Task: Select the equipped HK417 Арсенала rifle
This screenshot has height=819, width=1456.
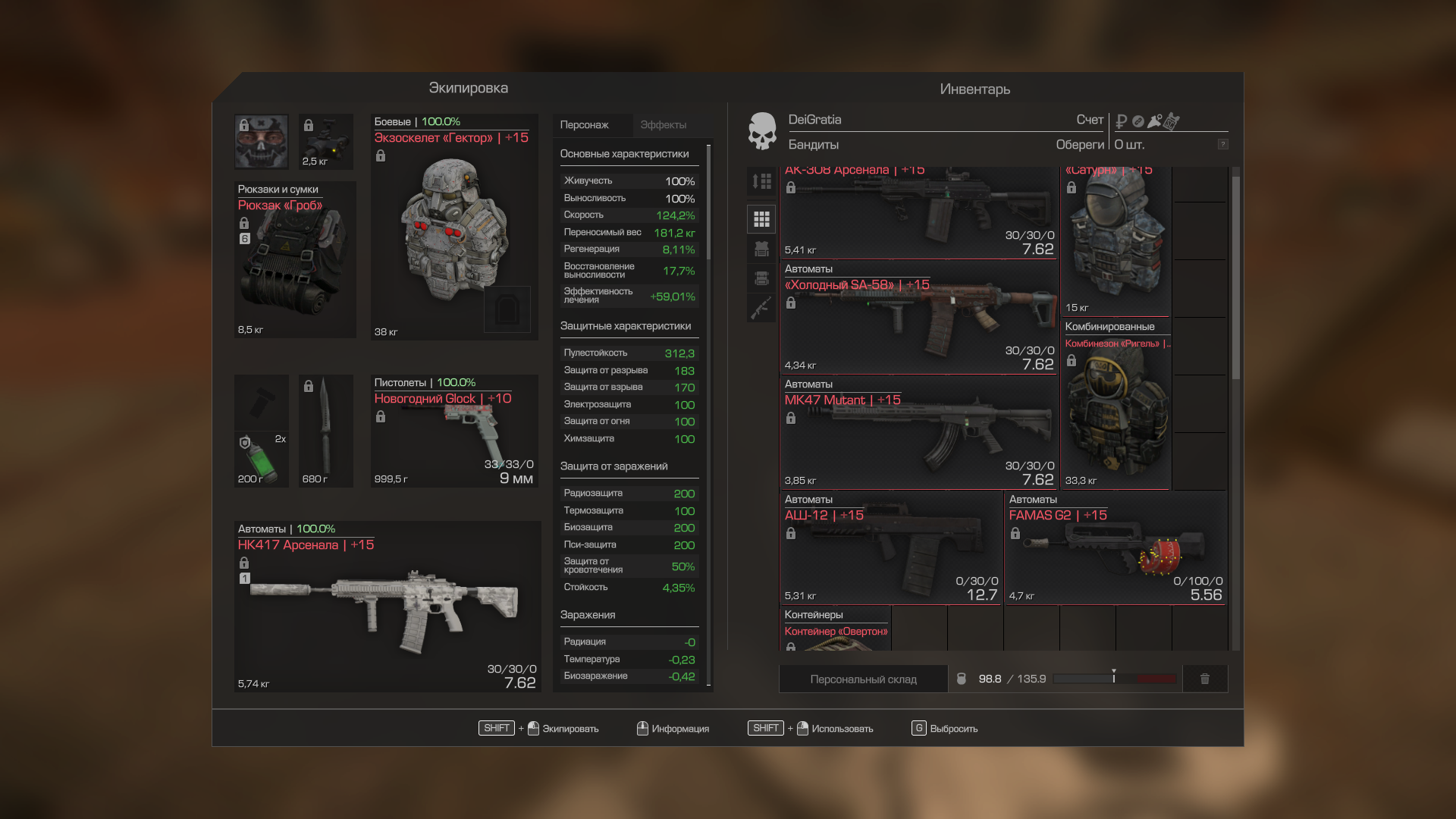Action: point(387,607)
